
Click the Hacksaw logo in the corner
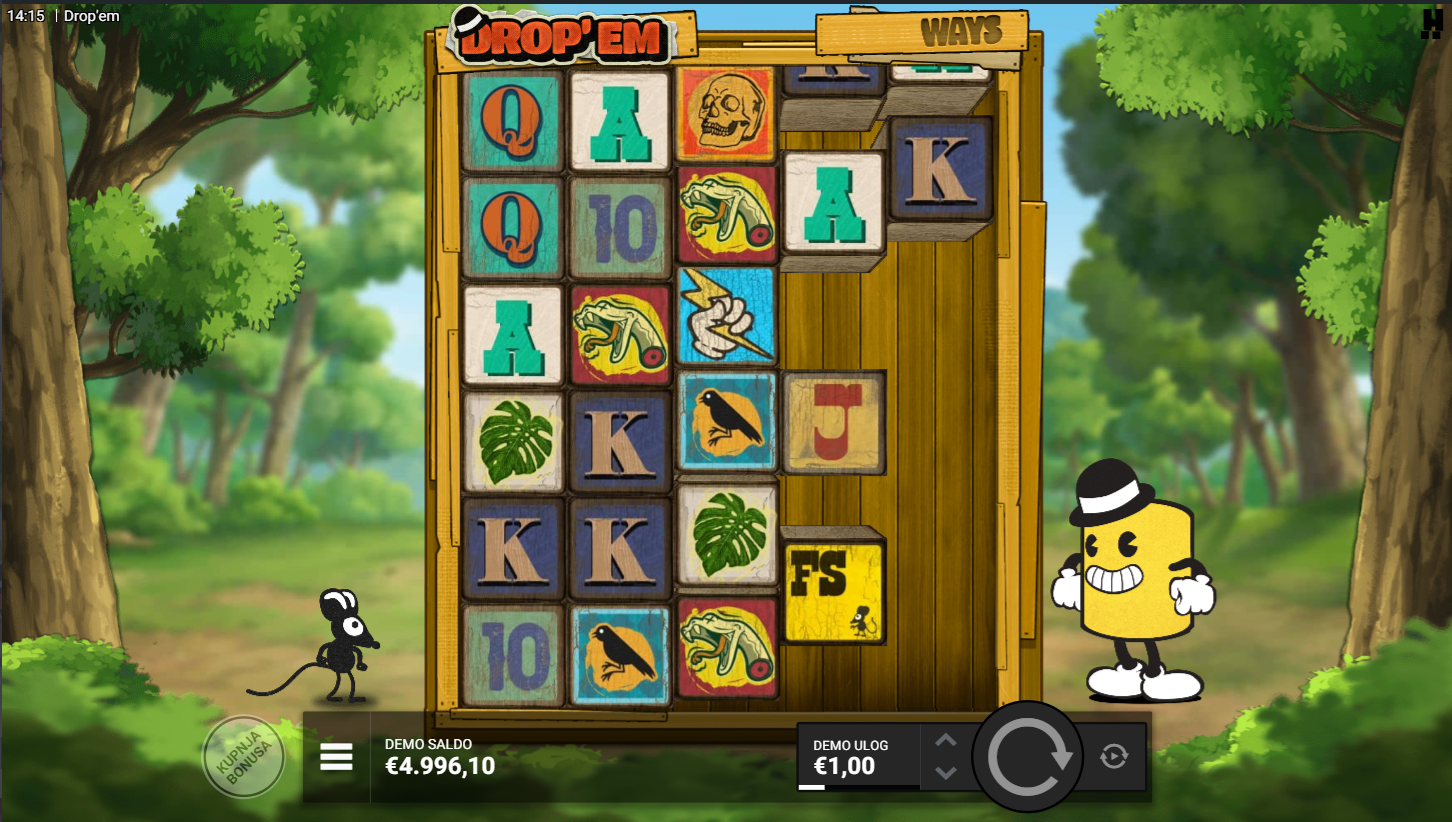[1432, 24]
